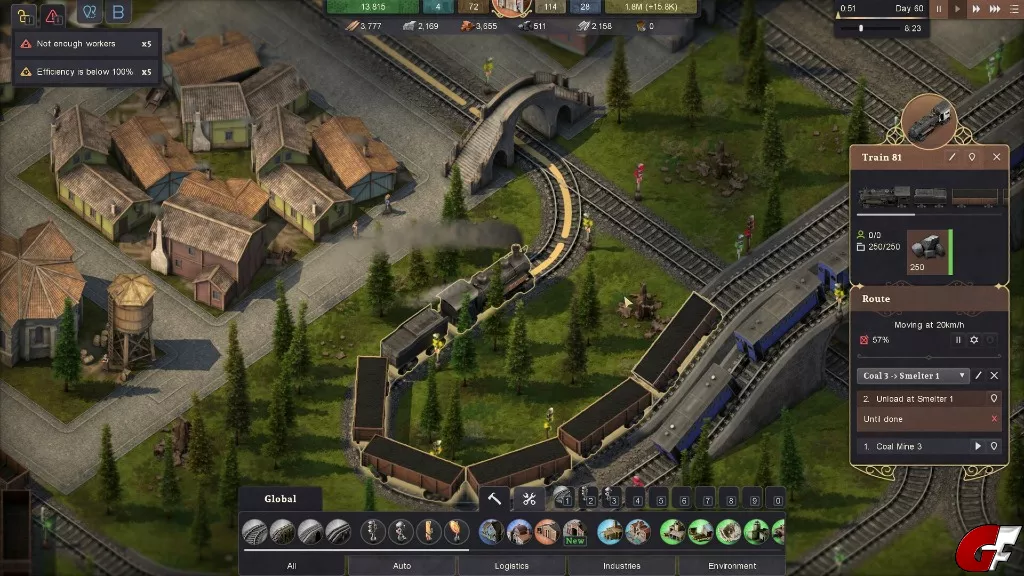Remove the 'Until done' condition
The height and width of the screenshot is (576, 1024).
(x=994, y=419)
